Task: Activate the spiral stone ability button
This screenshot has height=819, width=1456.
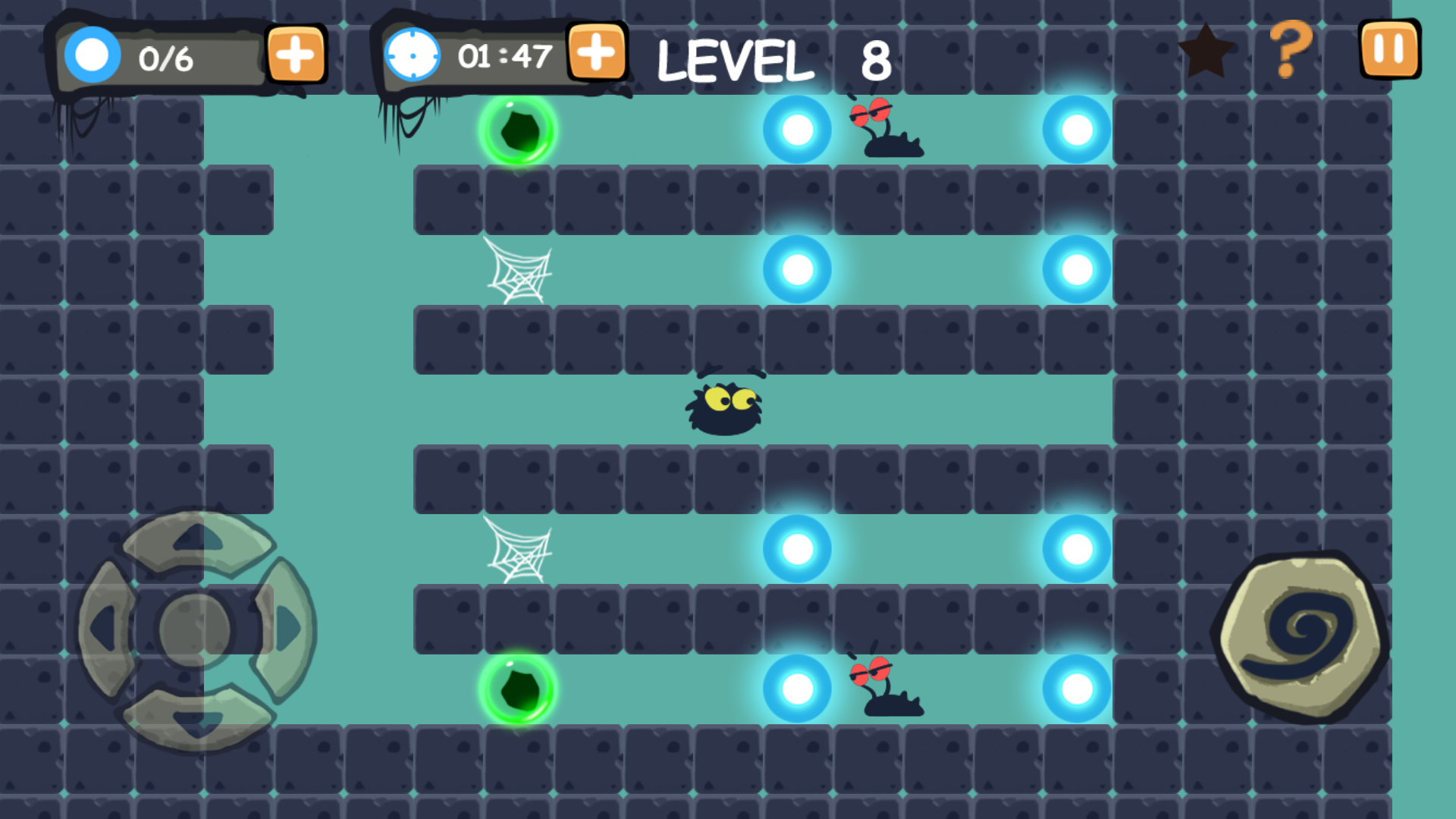Action: 1301,635
